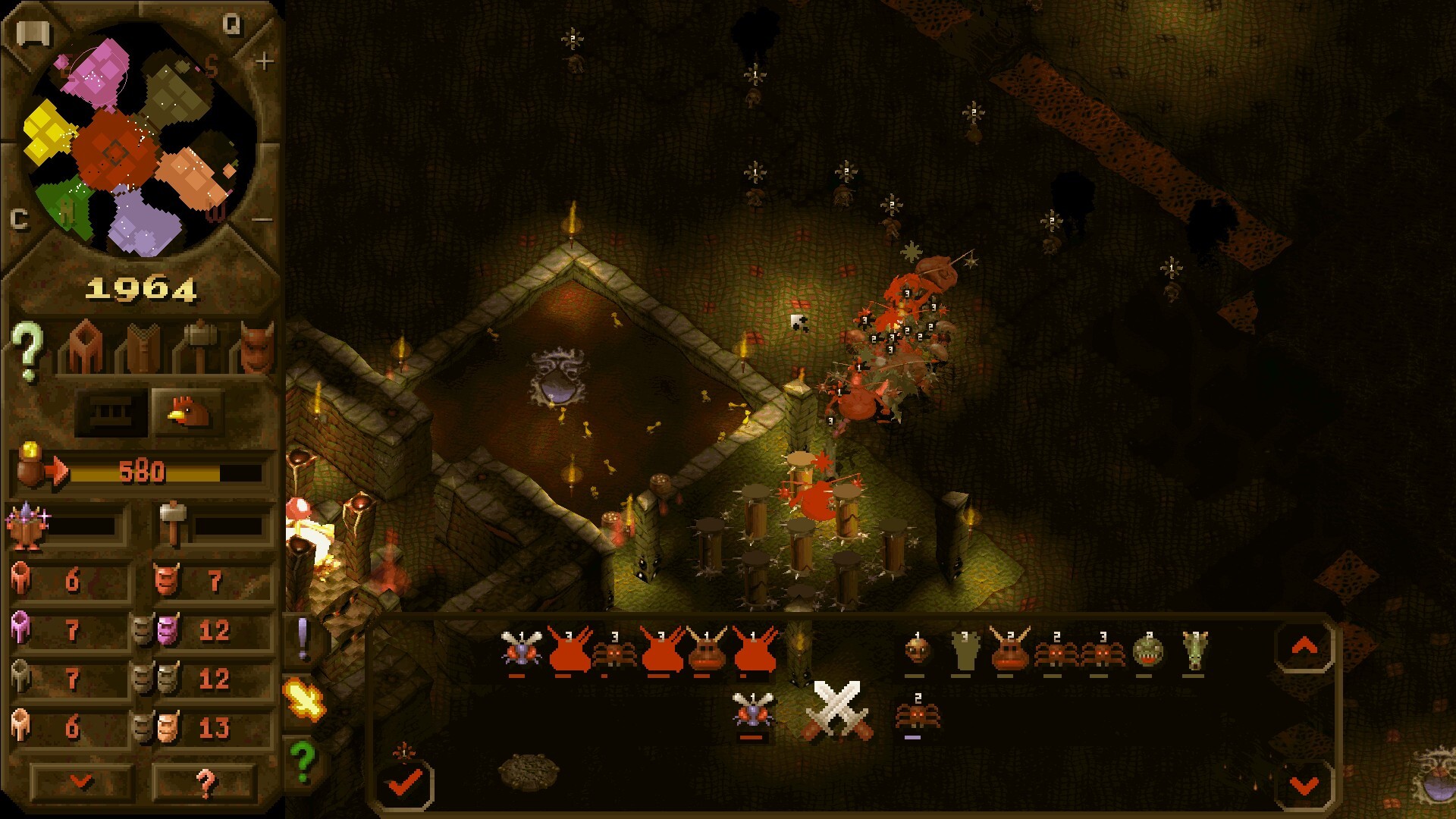
Task: Click the green question mark event icon
Action: (303, 756)
